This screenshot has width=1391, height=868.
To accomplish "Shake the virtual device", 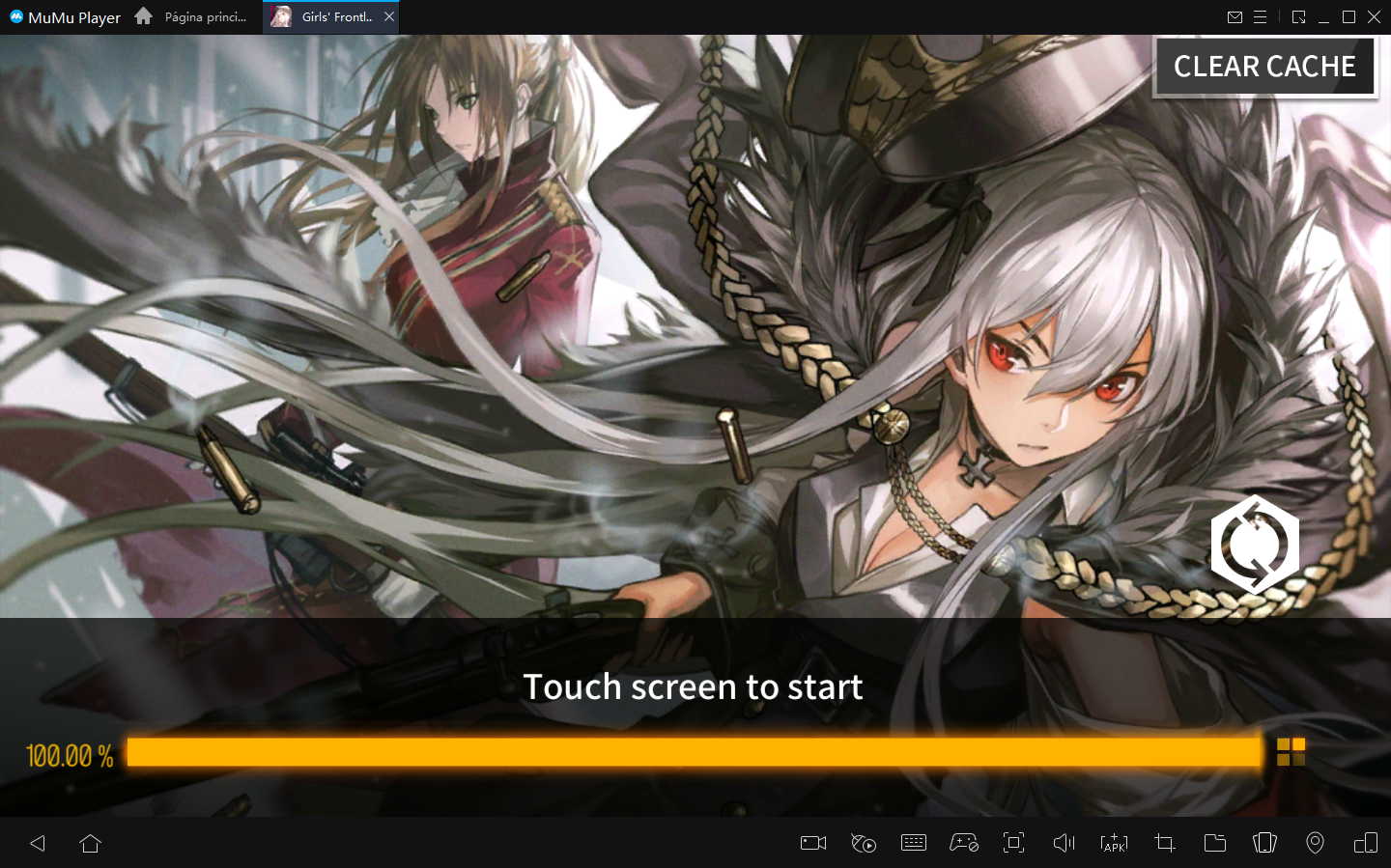I will pos(1264,843).
